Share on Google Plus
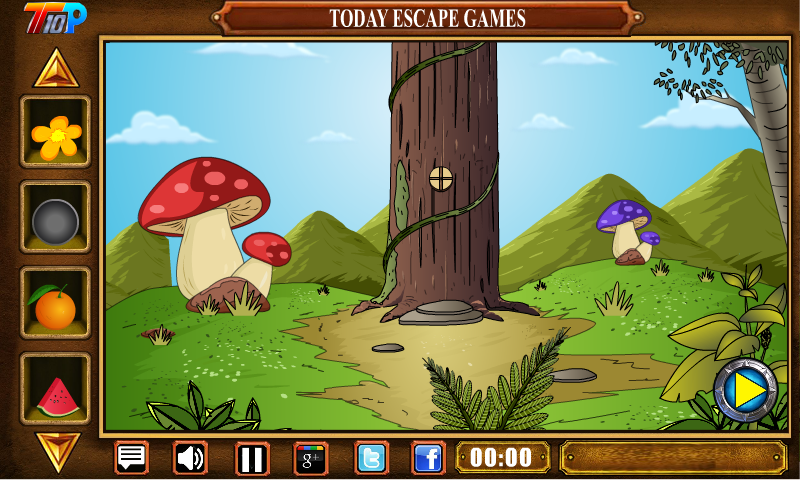800x480 pixels. [x=311, y=459]
